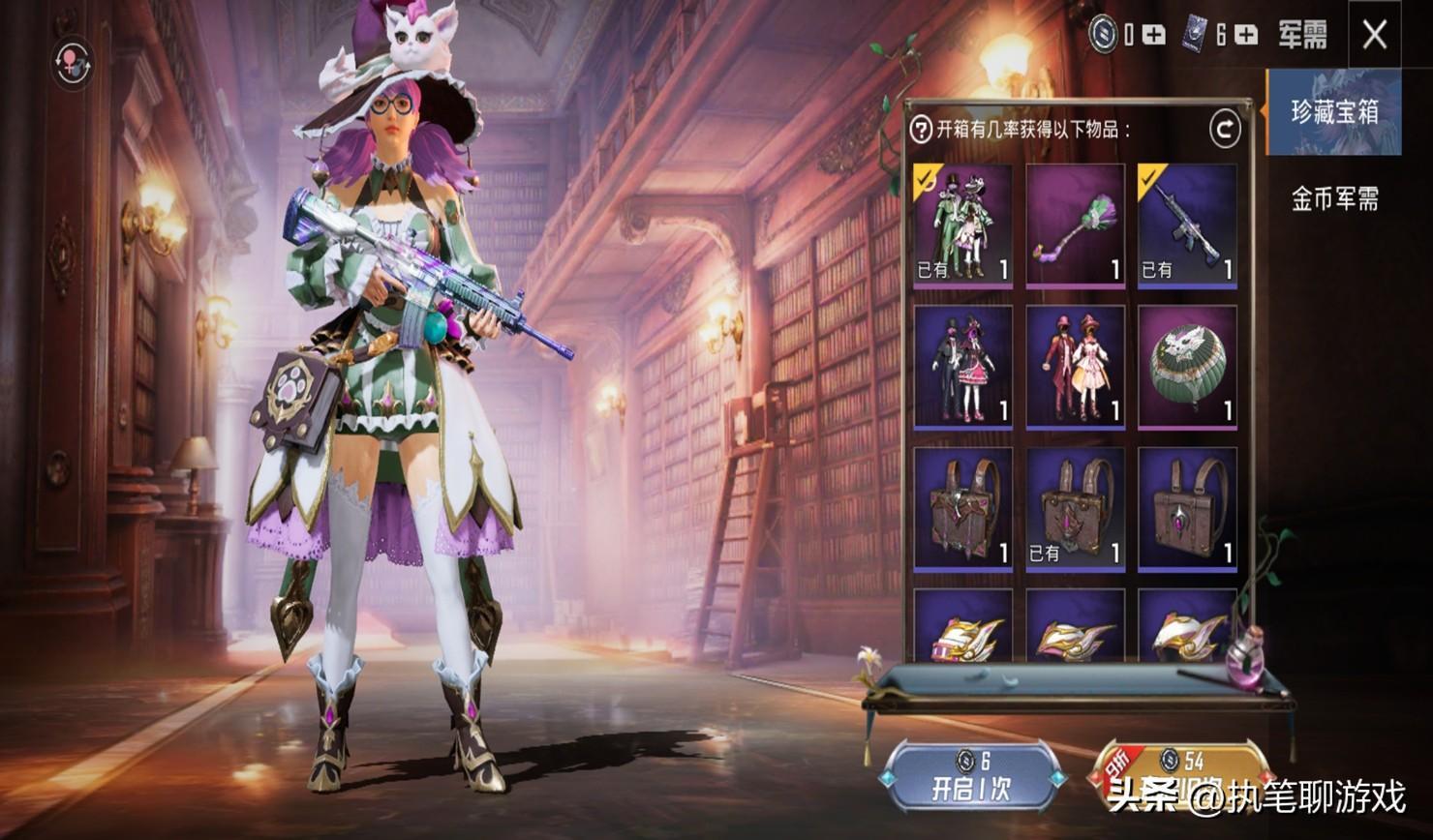The image size is (1433, 840).
Task: Switch to the 珍藏宝箱 tab
Action: (x=1334, y=112)
